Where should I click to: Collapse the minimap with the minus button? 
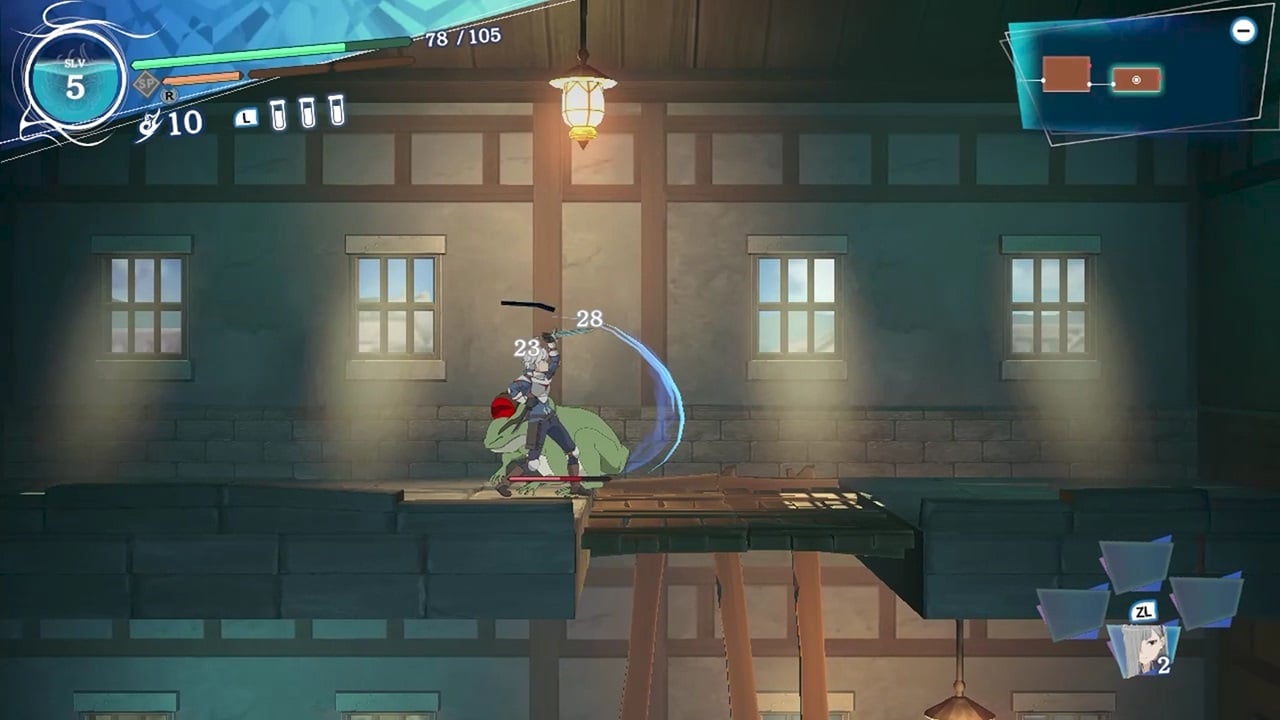coord(1243,31)
